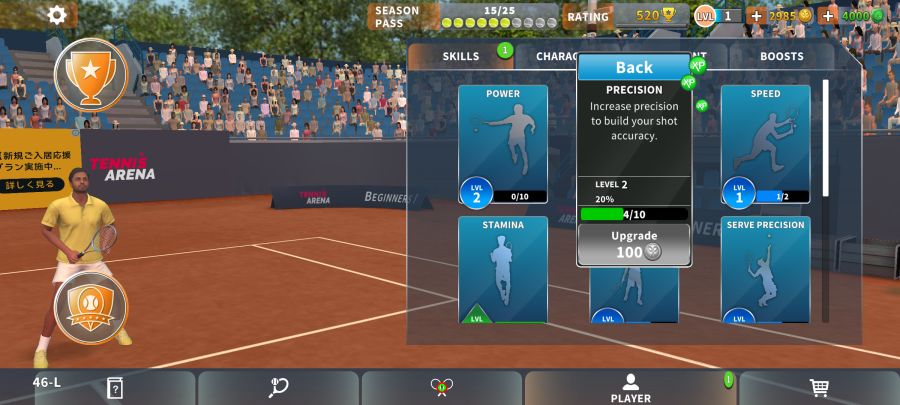Screen dimensions: 900x405
Task: Open the Season Pass panel
Action: (463, 16)
